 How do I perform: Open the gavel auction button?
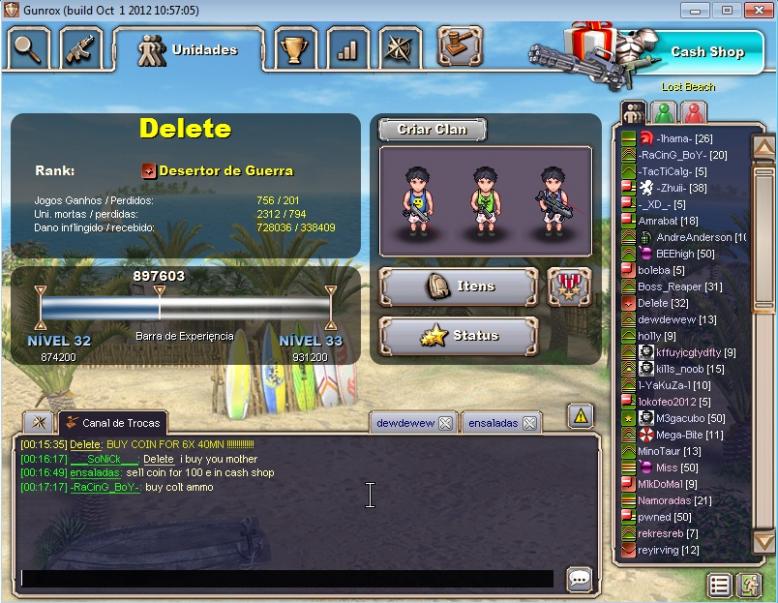point(458,45)
